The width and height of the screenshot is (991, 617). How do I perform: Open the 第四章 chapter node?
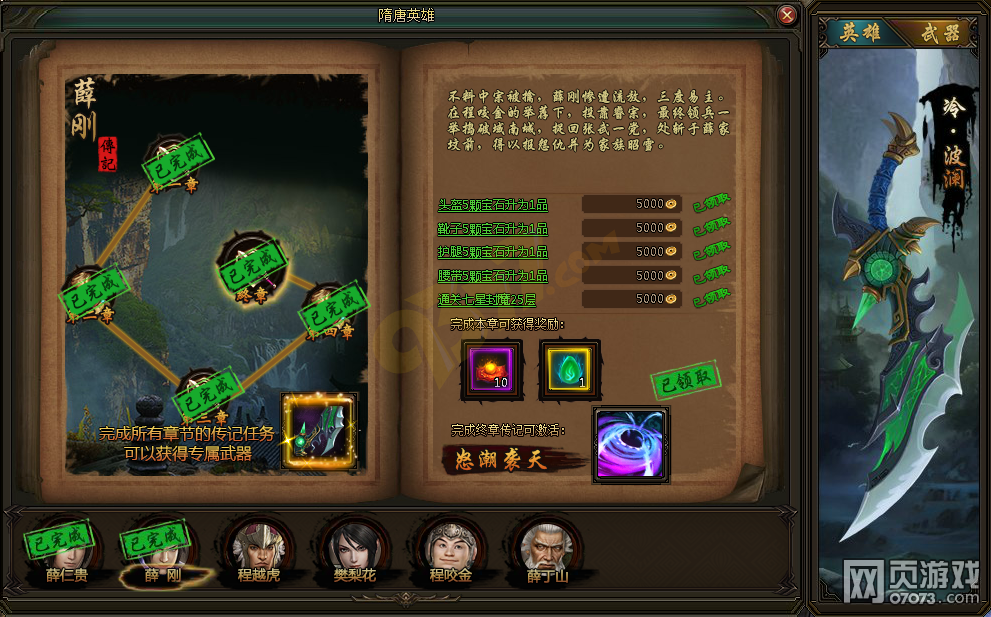[328, 308]
